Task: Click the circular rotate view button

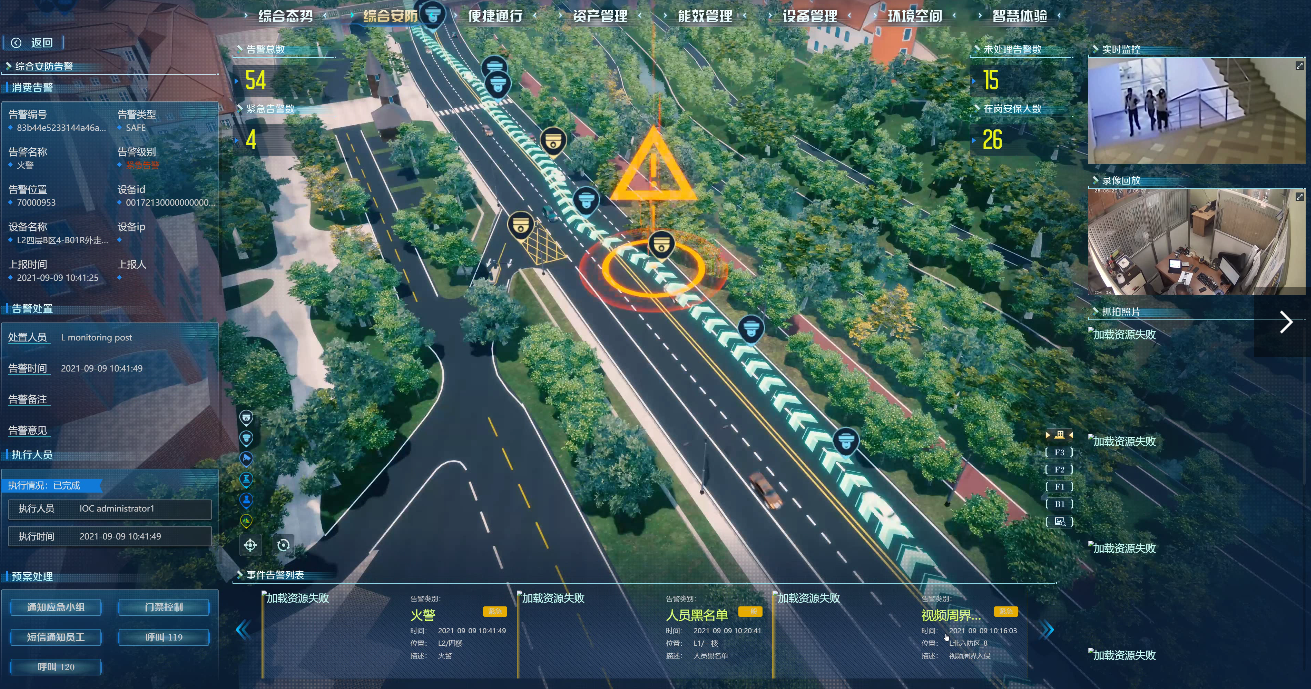Action: point(284,545)
